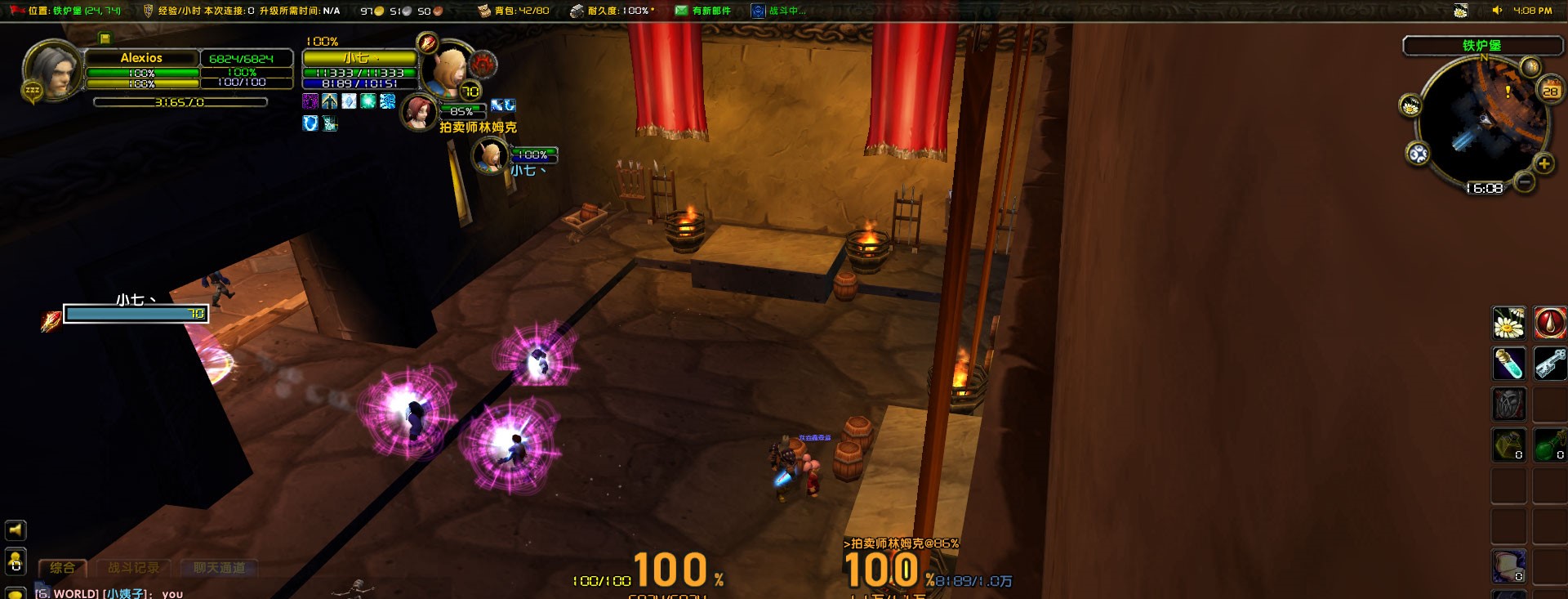Select the 小七 nameplate bar
Viewport: 1568px width, 599px height.
[136, 314]
